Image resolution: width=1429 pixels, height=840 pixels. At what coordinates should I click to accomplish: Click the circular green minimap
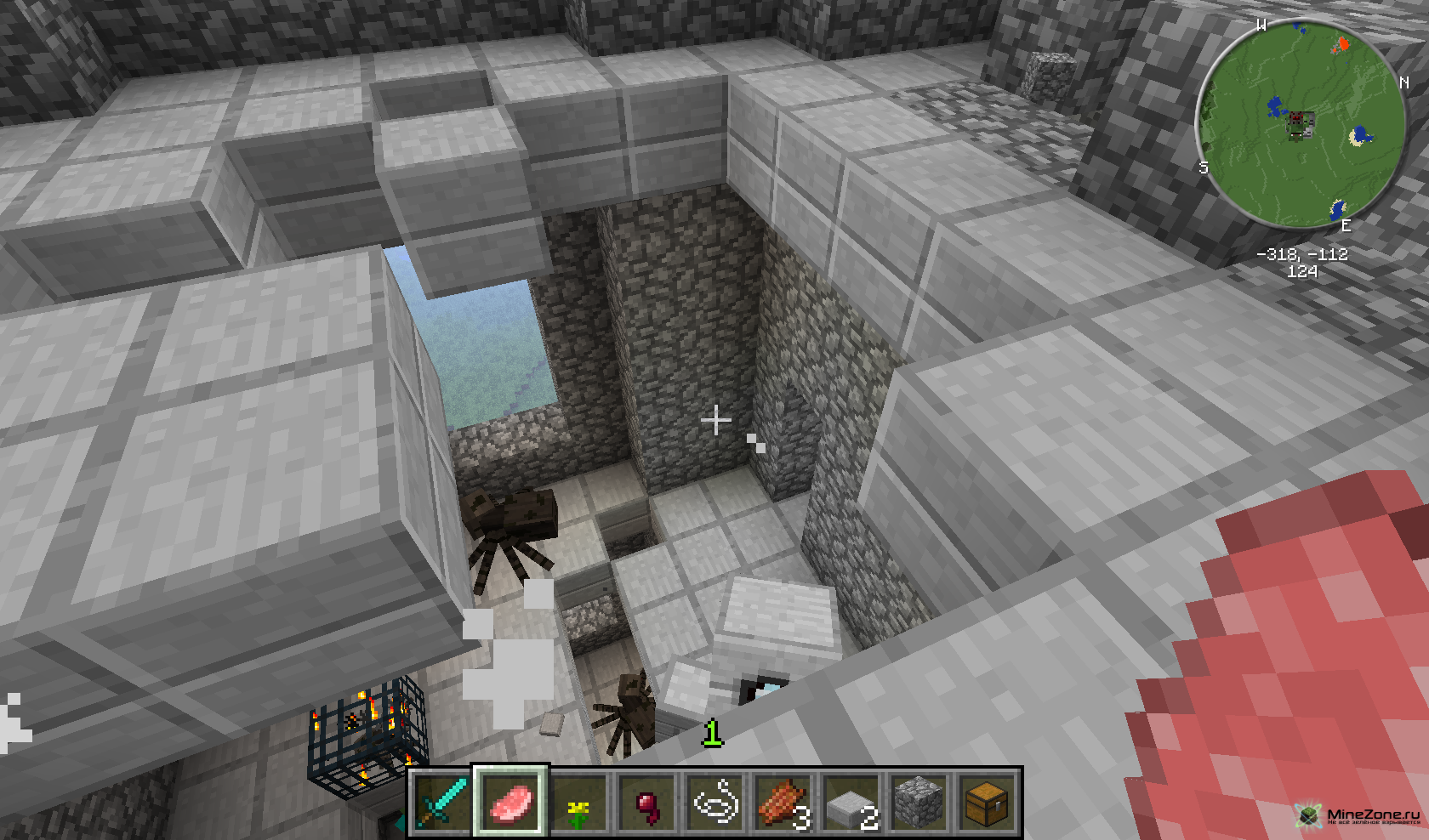pyautogui.click(x=1301, y=123)
